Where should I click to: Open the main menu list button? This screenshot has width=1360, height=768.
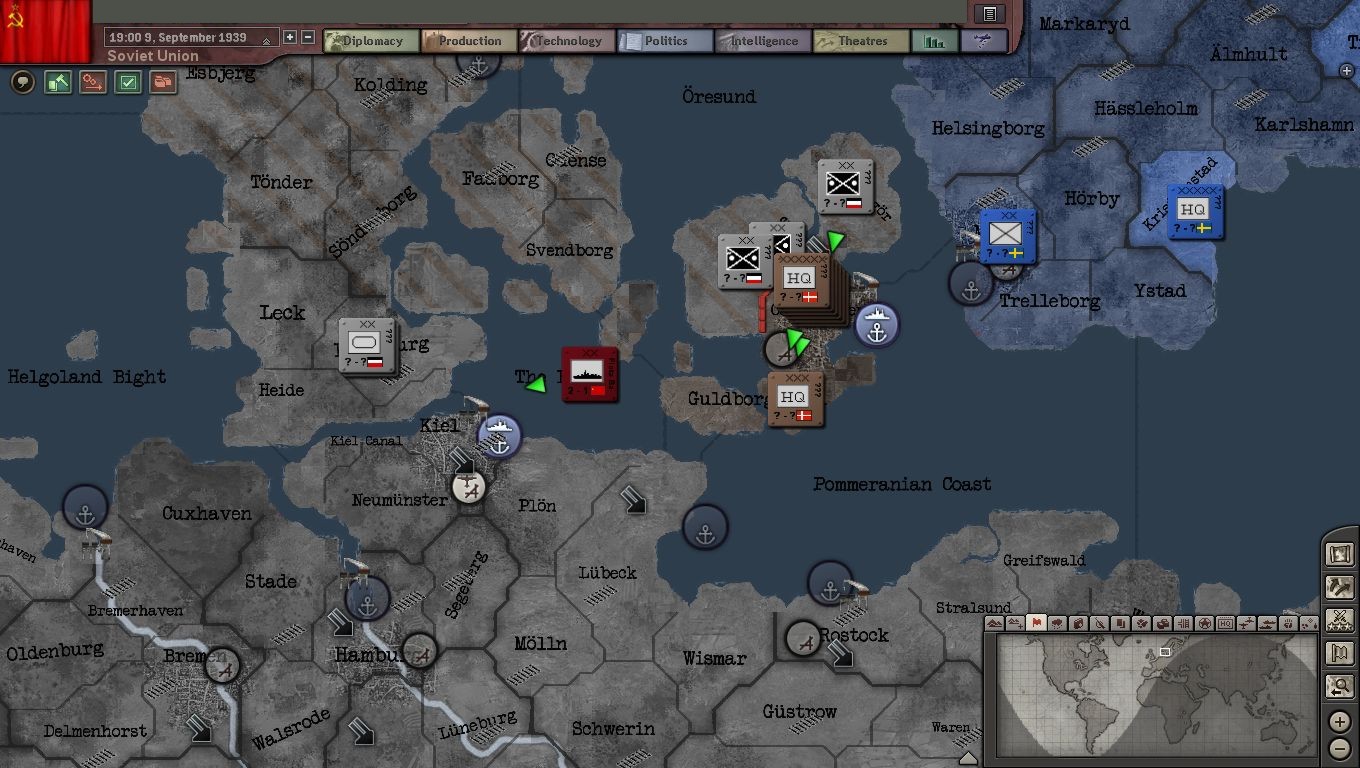989,13
